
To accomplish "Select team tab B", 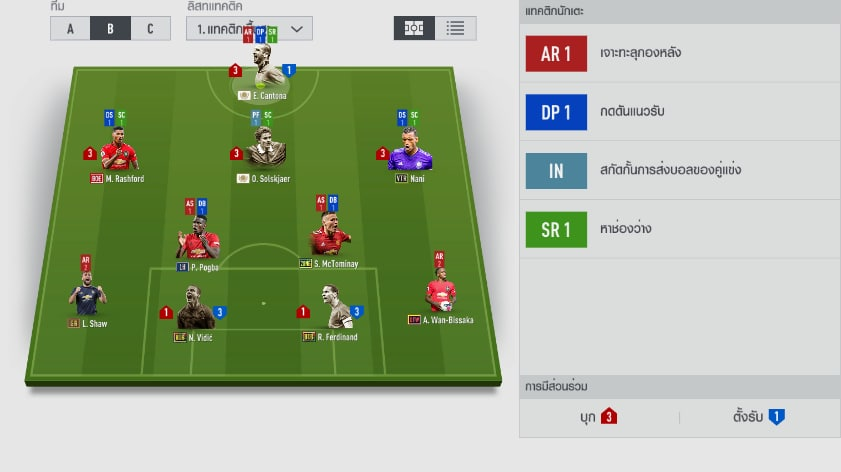I will 111,28.
